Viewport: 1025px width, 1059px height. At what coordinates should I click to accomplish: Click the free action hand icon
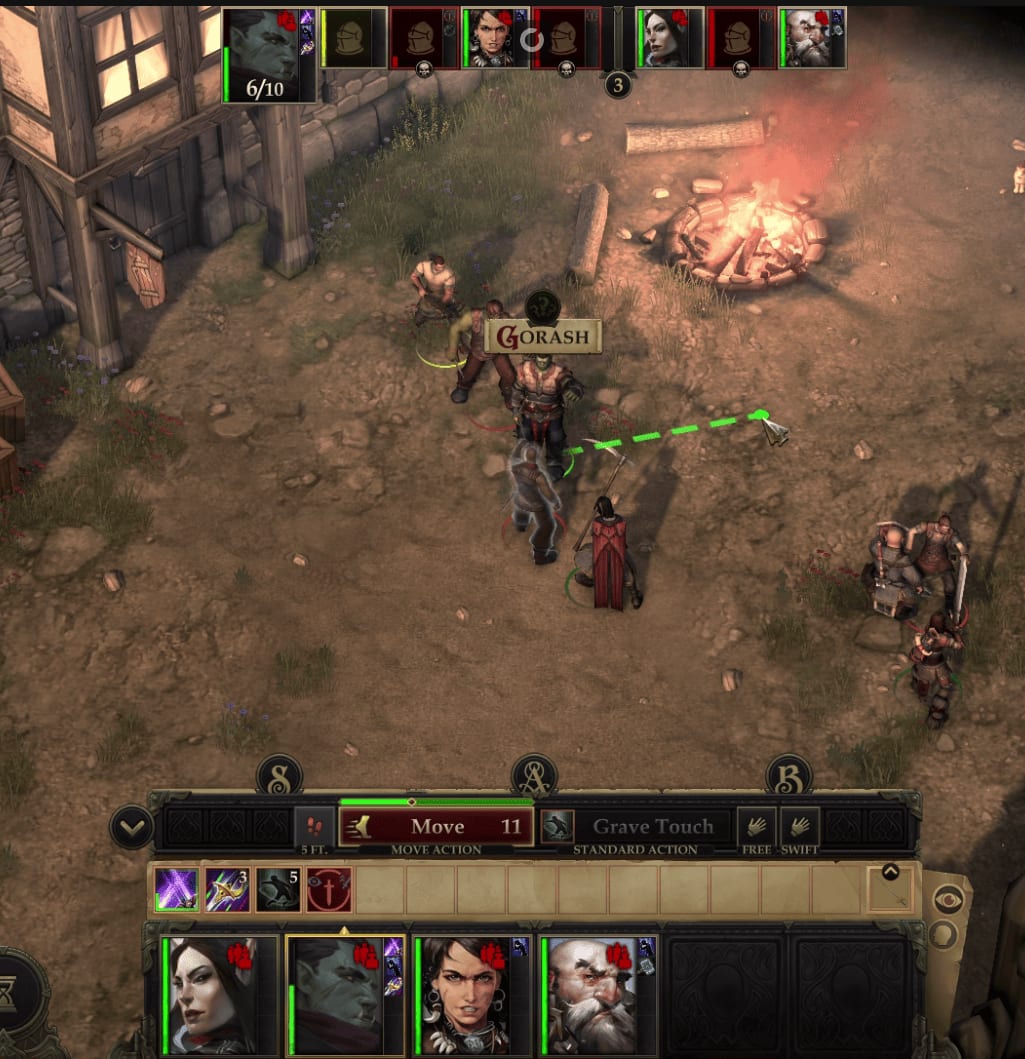pyautogui.click(x=757, y=827)
